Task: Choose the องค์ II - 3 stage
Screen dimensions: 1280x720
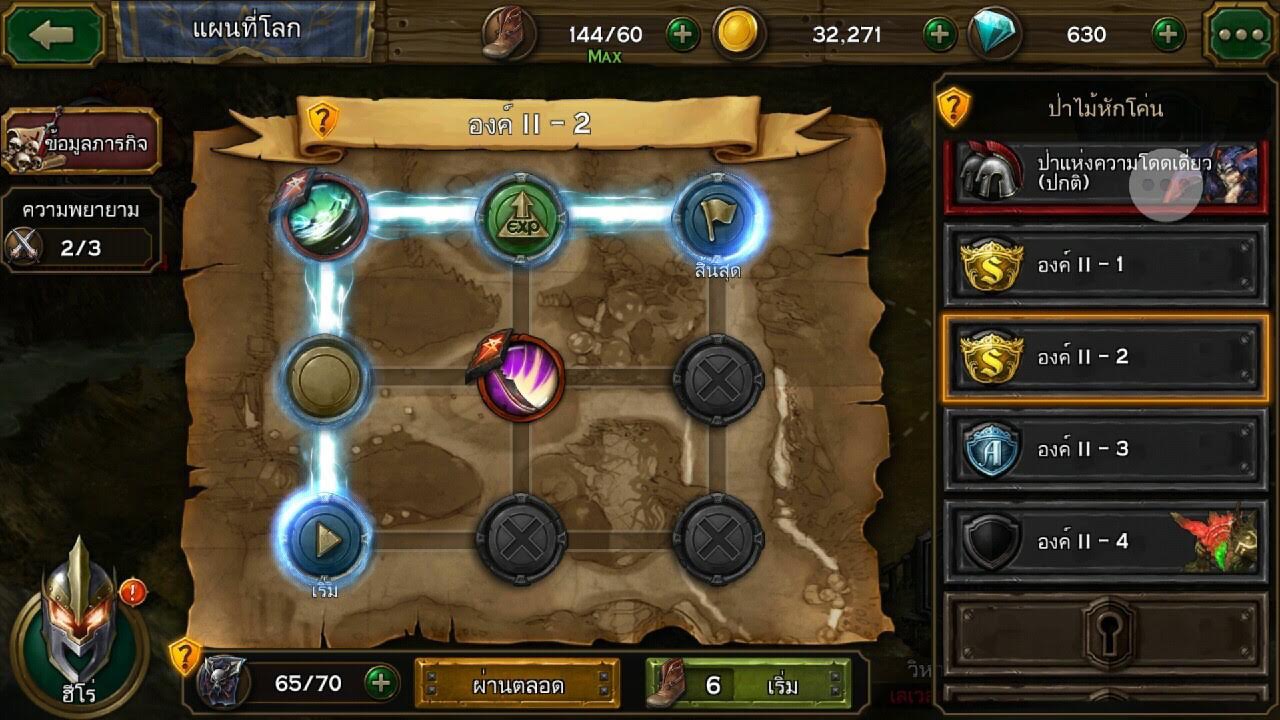Action: [1104, 449]
